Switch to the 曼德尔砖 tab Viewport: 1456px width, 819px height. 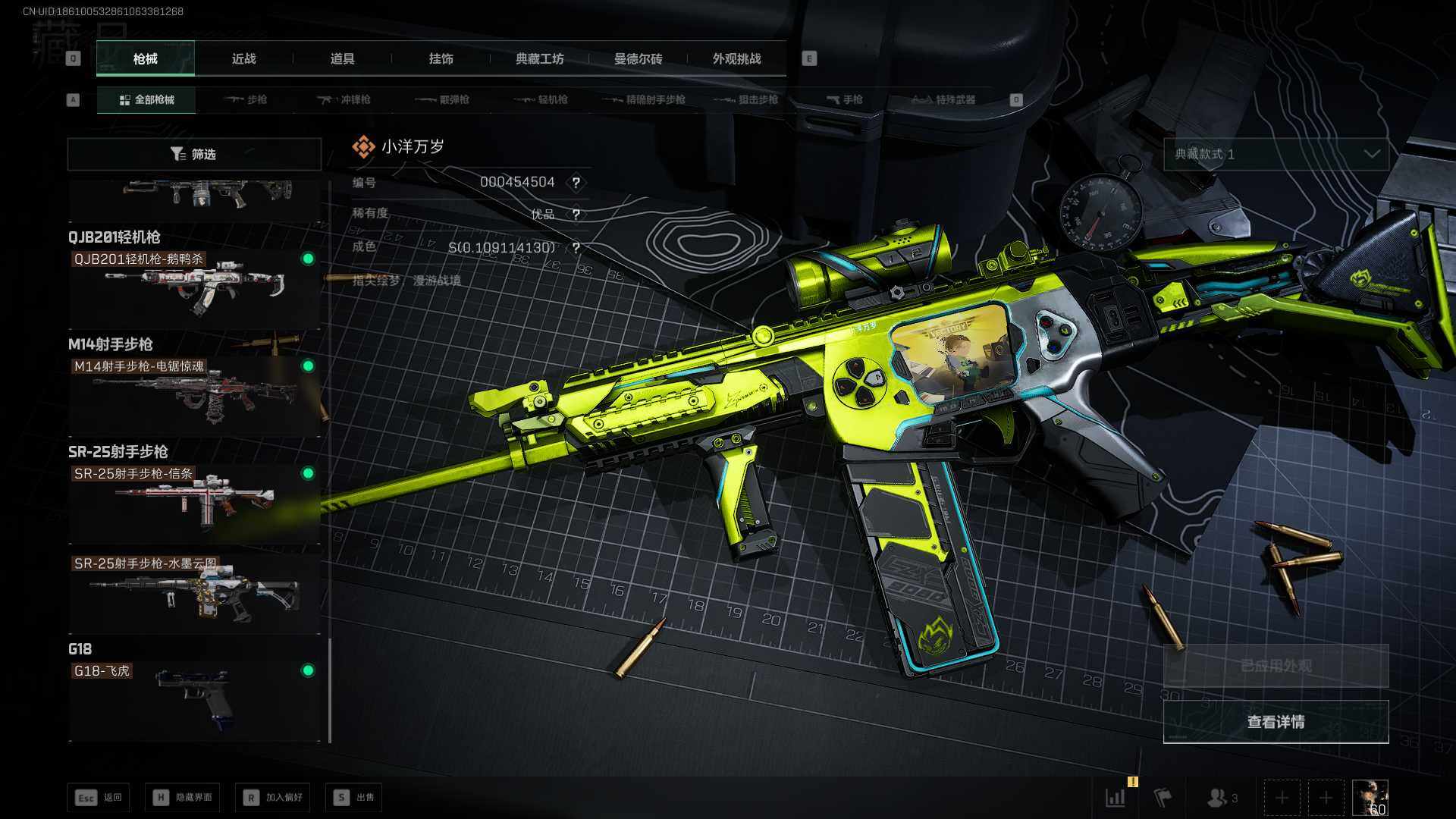pos(638,59)
